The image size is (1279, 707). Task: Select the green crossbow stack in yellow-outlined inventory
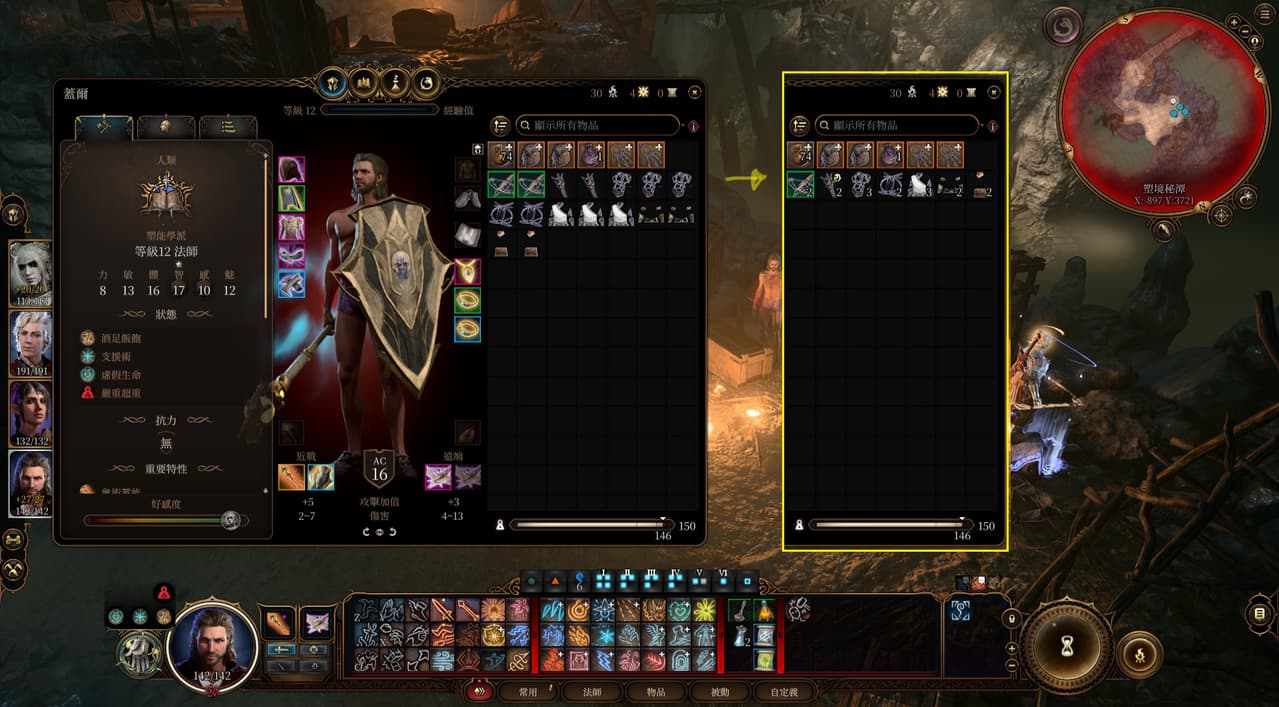point(800,185)
